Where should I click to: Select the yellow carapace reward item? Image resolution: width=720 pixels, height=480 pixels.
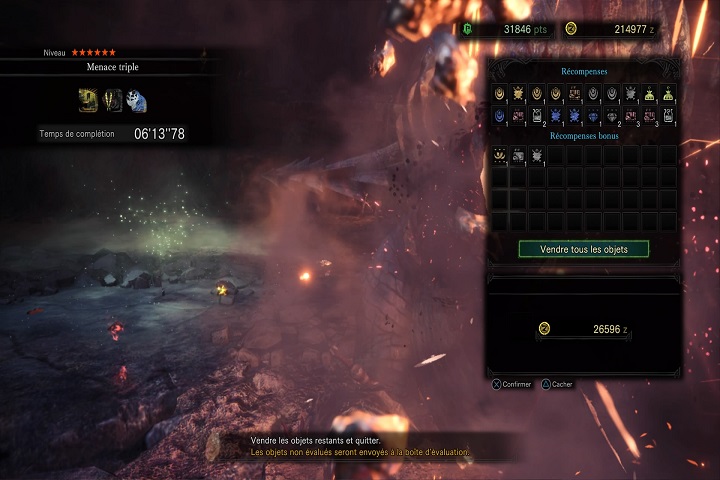click(518, 93)
